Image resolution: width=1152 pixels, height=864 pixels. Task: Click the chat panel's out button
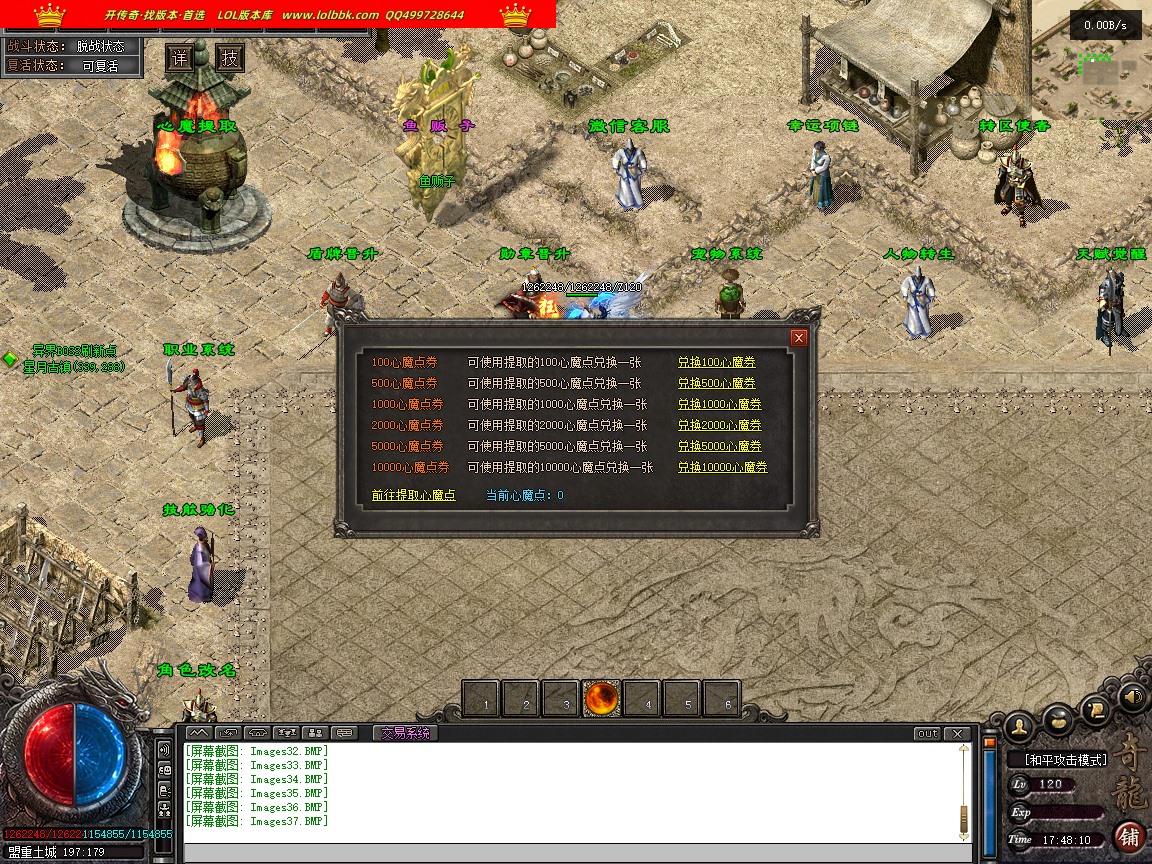tap(927, 733)
